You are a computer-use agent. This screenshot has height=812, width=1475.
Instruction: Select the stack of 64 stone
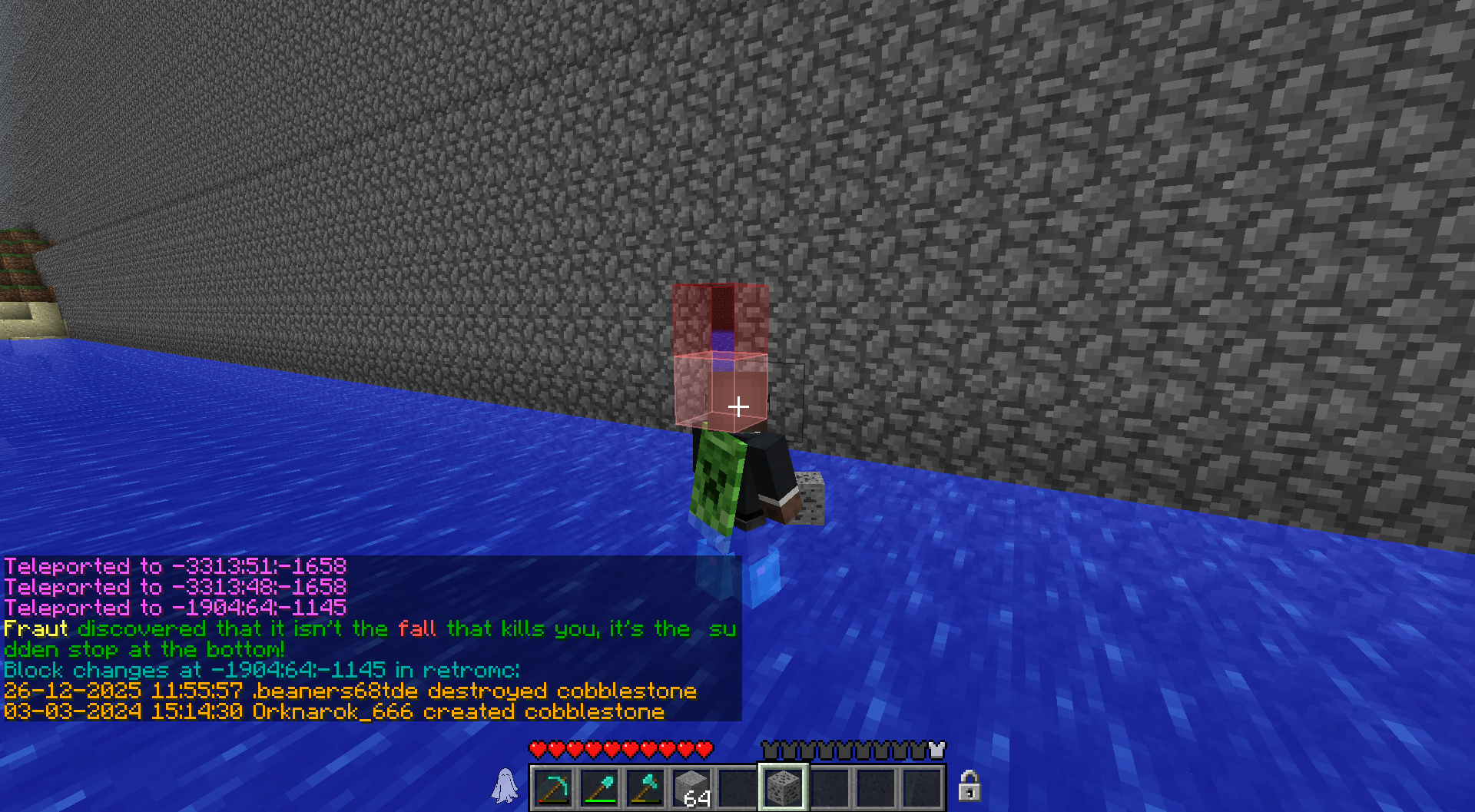coord(691,787)
